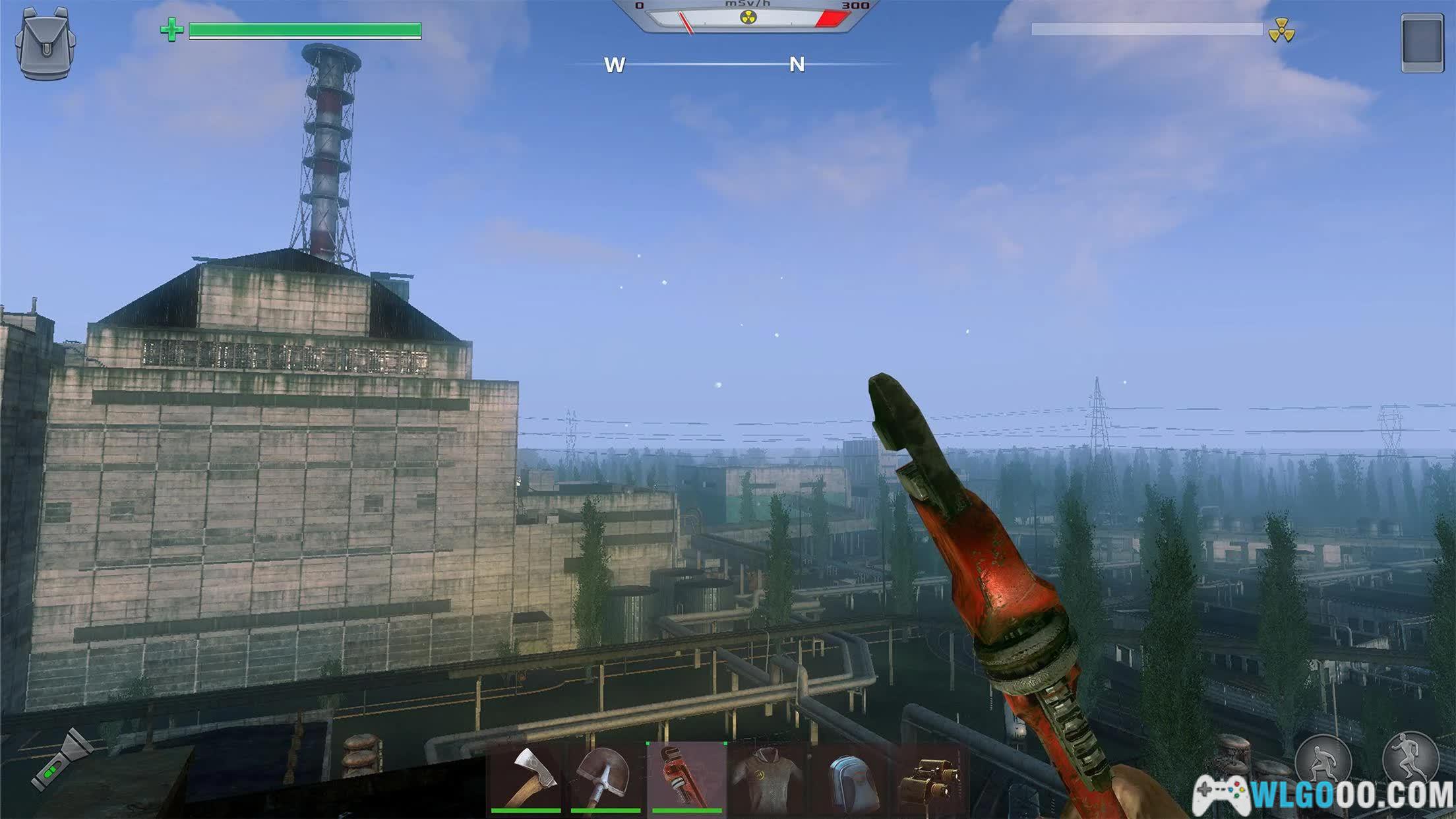Choose the red pipe wrench slot
This screenshot has width=1456, height=819.
coord(686,778)
